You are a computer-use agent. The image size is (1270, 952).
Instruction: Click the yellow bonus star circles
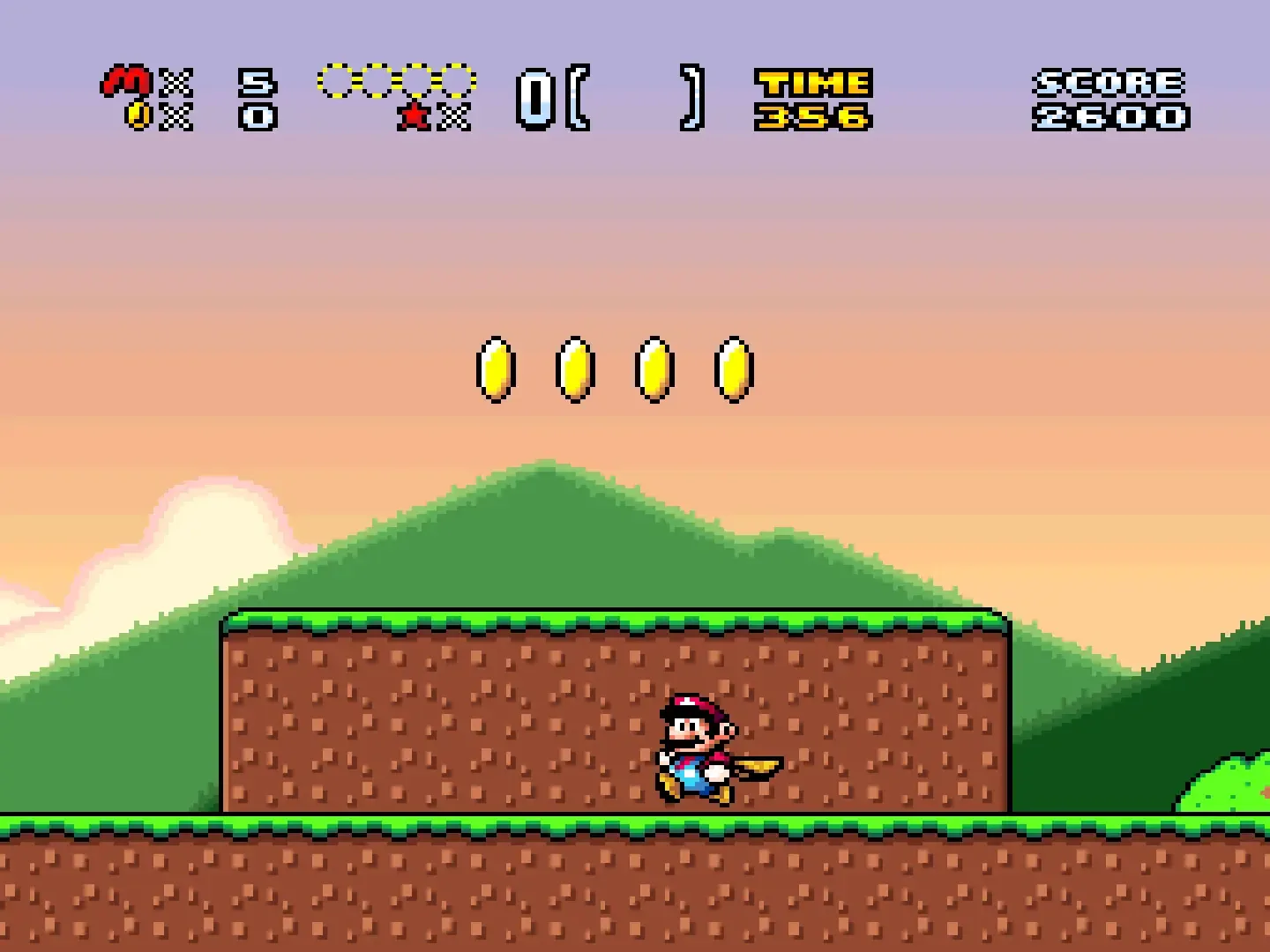(x=397, y=81)
